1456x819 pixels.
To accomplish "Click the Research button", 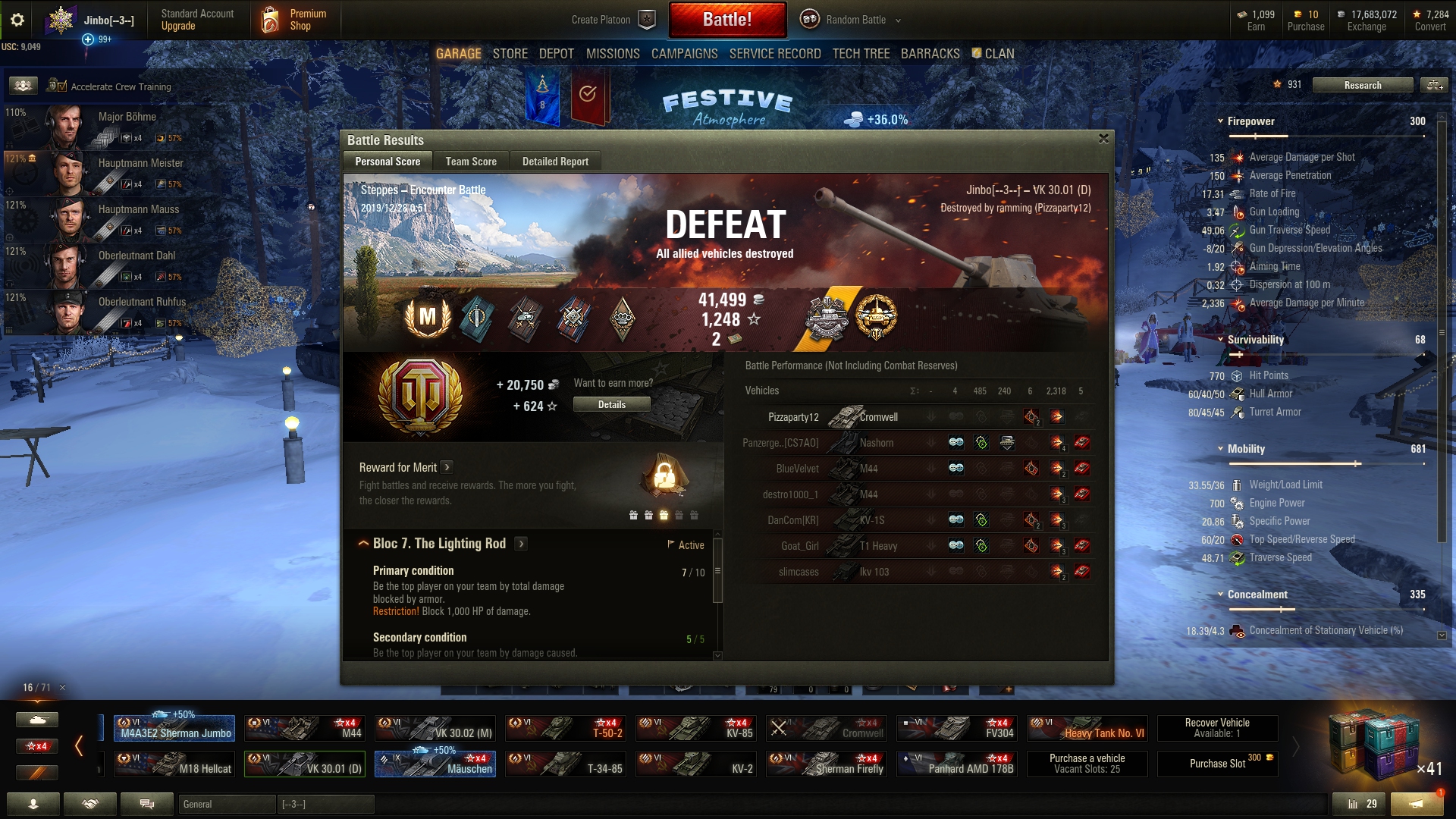I will (1362, 85).
